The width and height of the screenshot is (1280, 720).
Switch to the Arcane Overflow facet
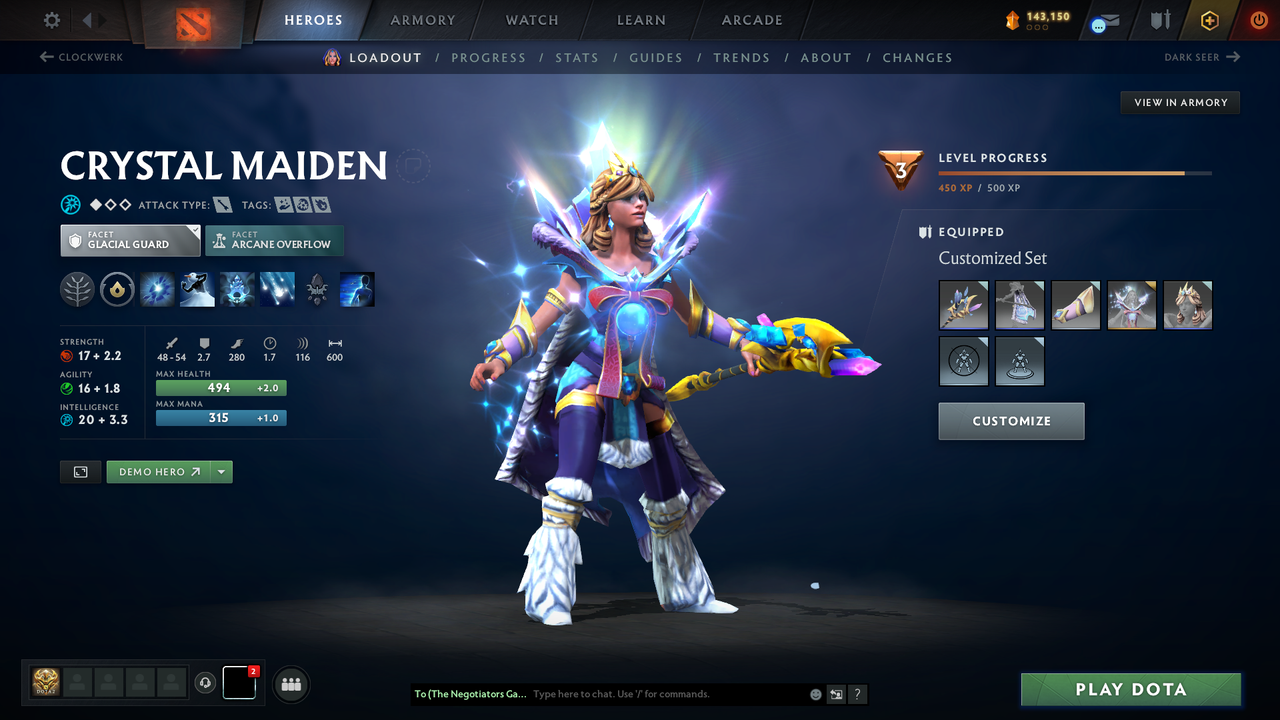(274, 240)
